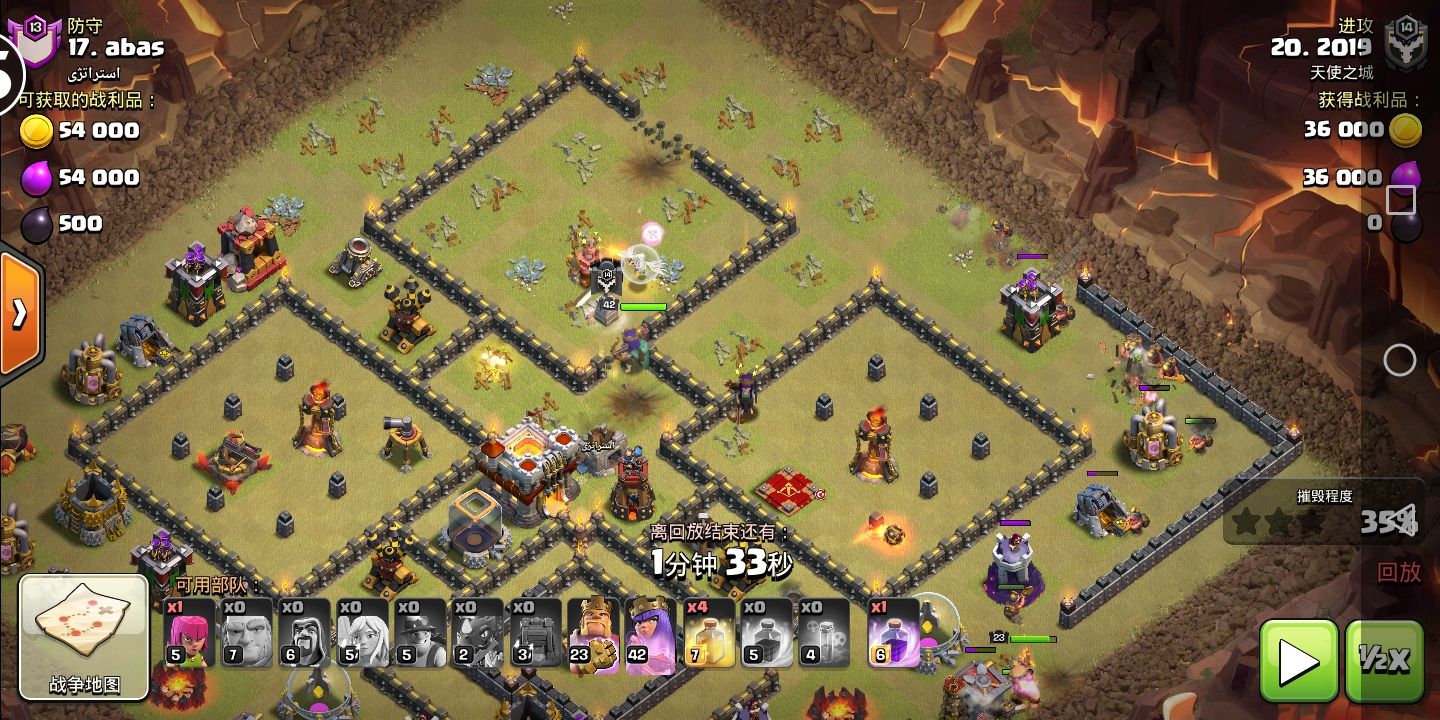This screenshot has height=720, width=1440.
Task: Toggle the 1/2x replay speed button
Action: 1384,660
